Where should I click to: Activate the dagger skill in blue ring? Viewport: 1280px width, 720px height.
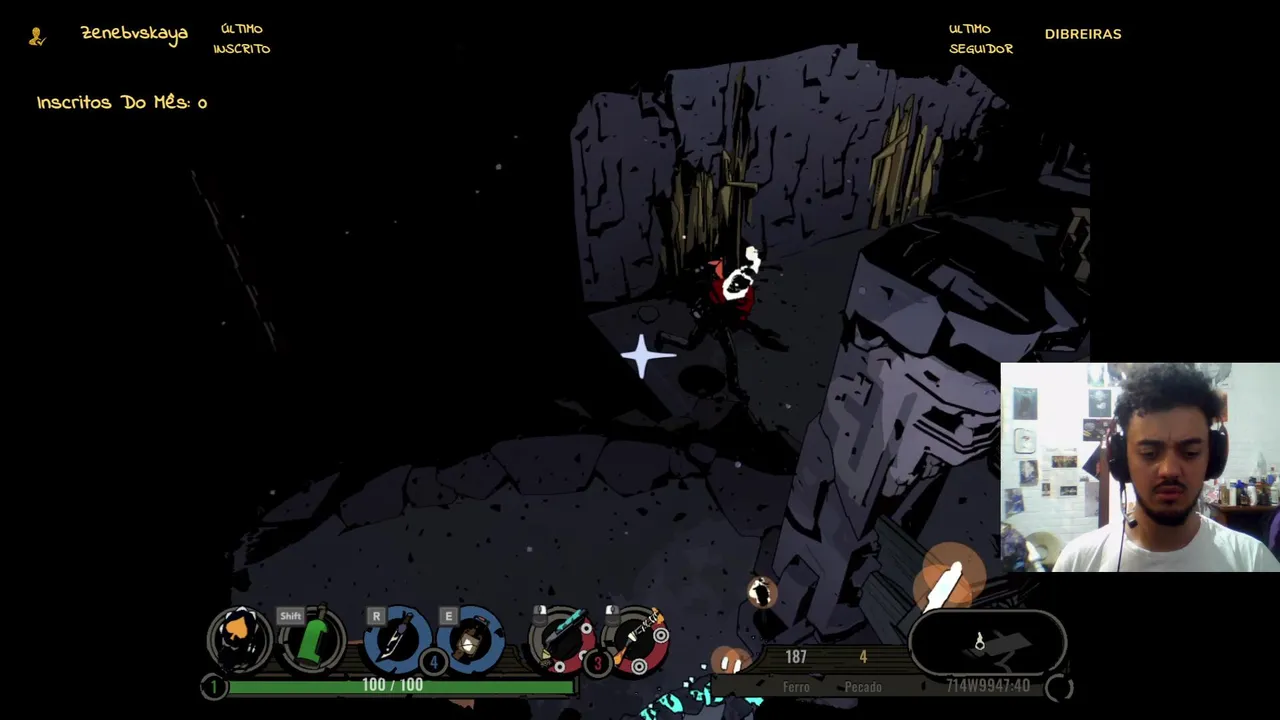pos(397,640)
